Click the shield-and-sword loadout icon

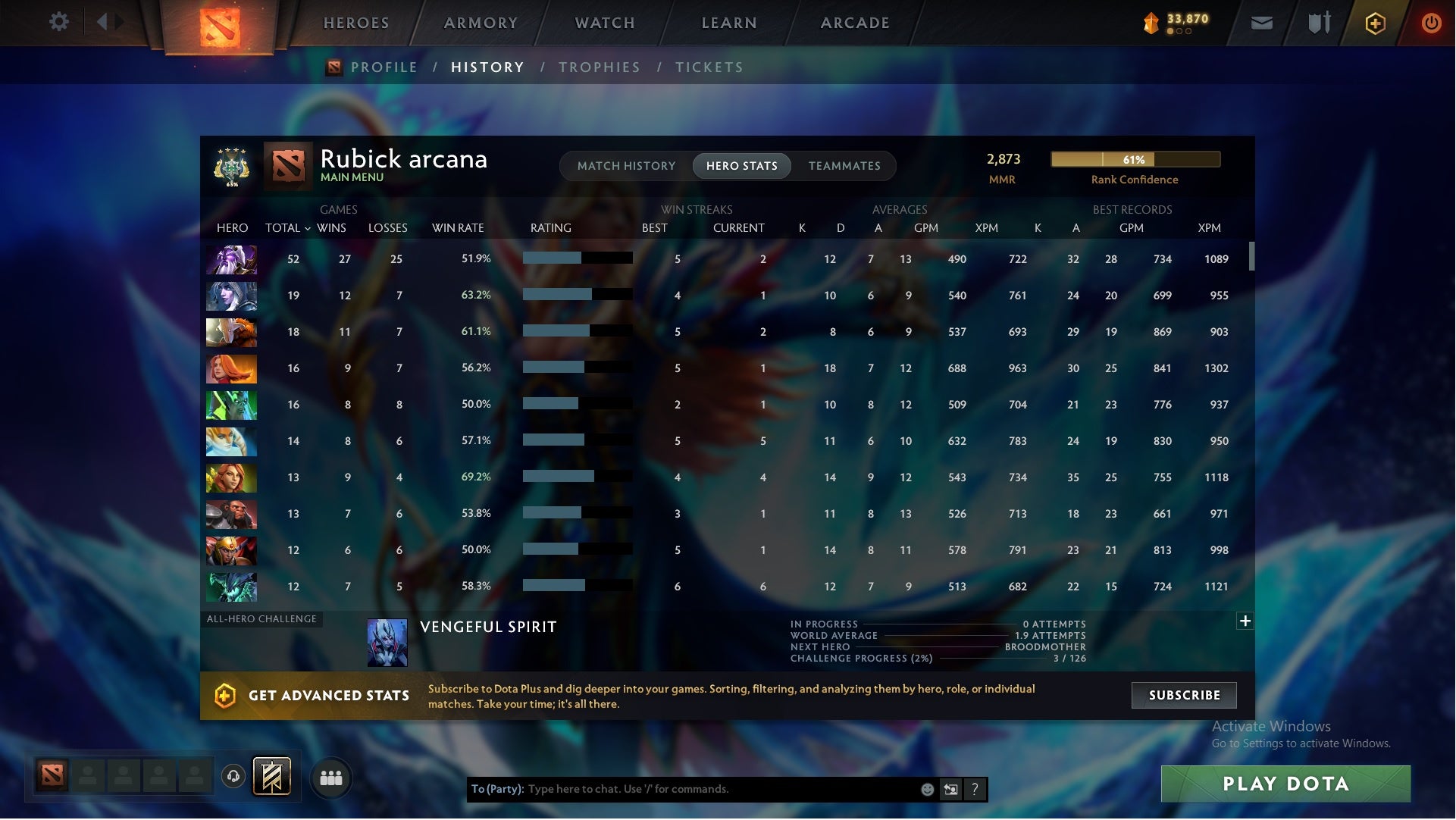(x=1318, y=22)
